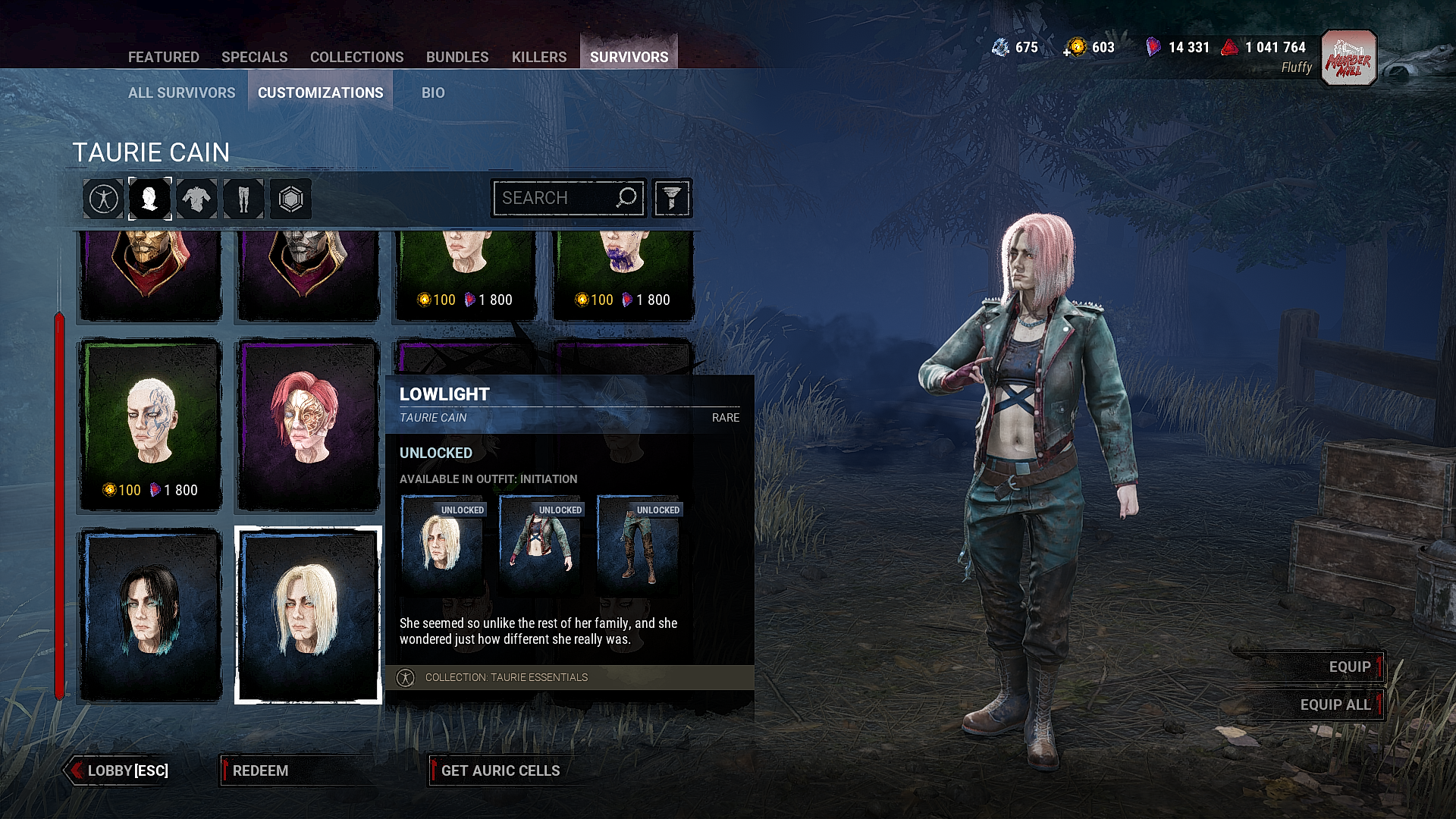The image size is (1456, 819).
Task: Select the full outfit category icon
Action: [103, 199]
